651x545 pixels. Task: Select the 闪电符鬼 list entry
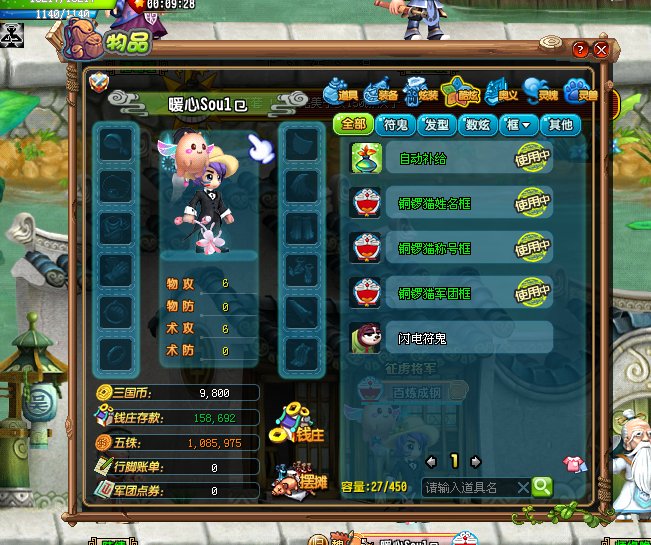pos(450,338)
